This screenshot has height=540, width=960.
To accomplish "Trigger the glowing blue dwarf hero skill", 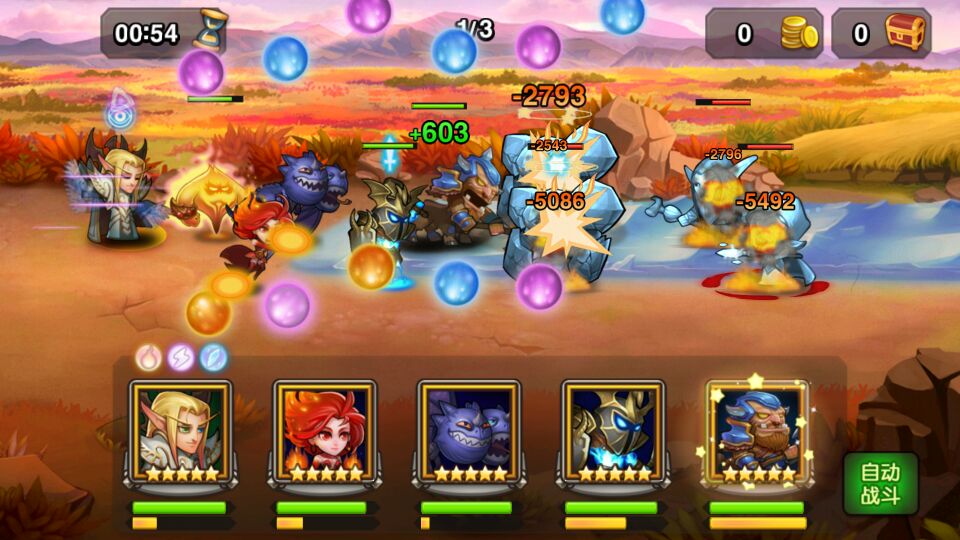I will coord(757,430).
